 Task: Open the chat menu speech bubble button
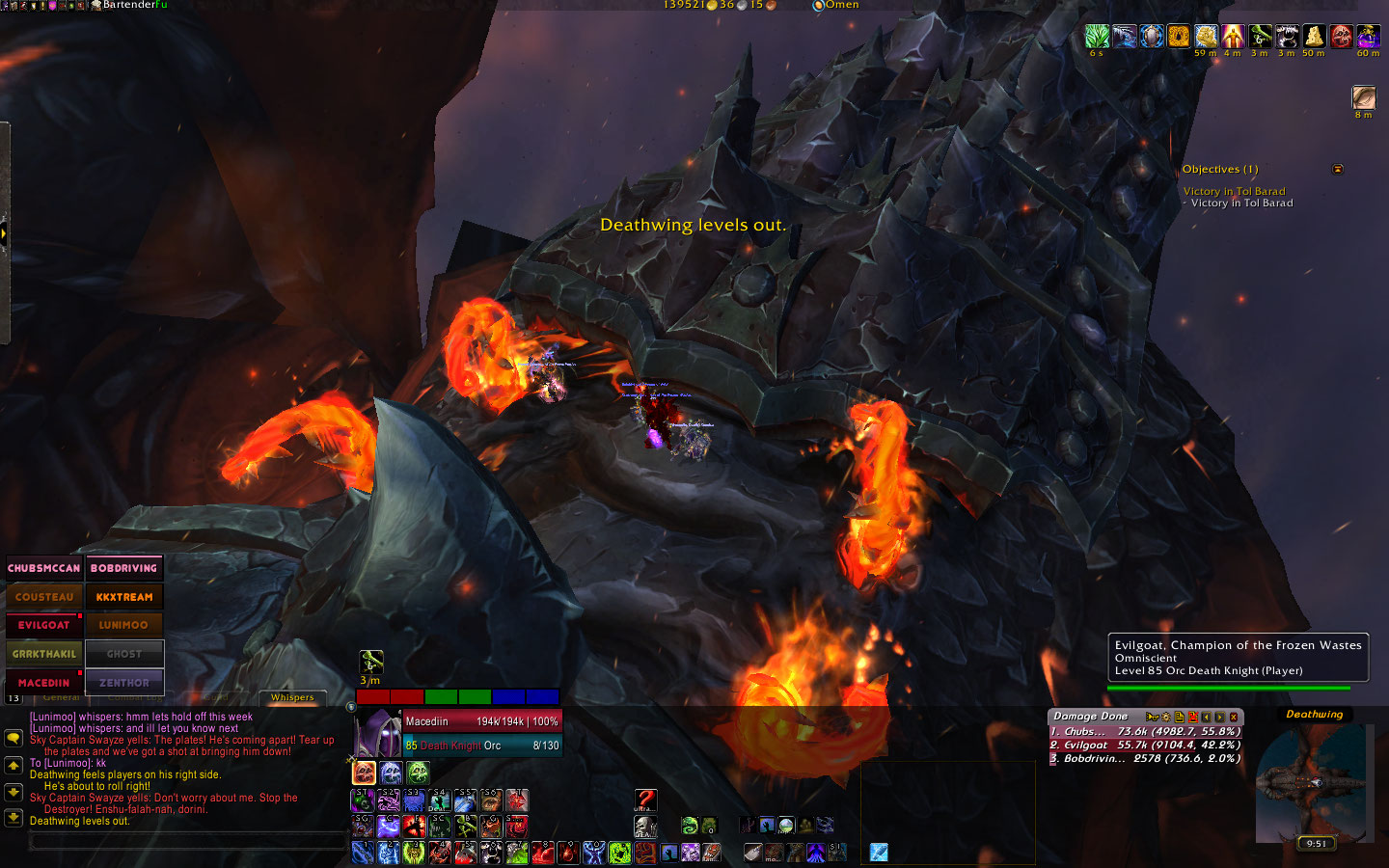click(x=14, y=738)
